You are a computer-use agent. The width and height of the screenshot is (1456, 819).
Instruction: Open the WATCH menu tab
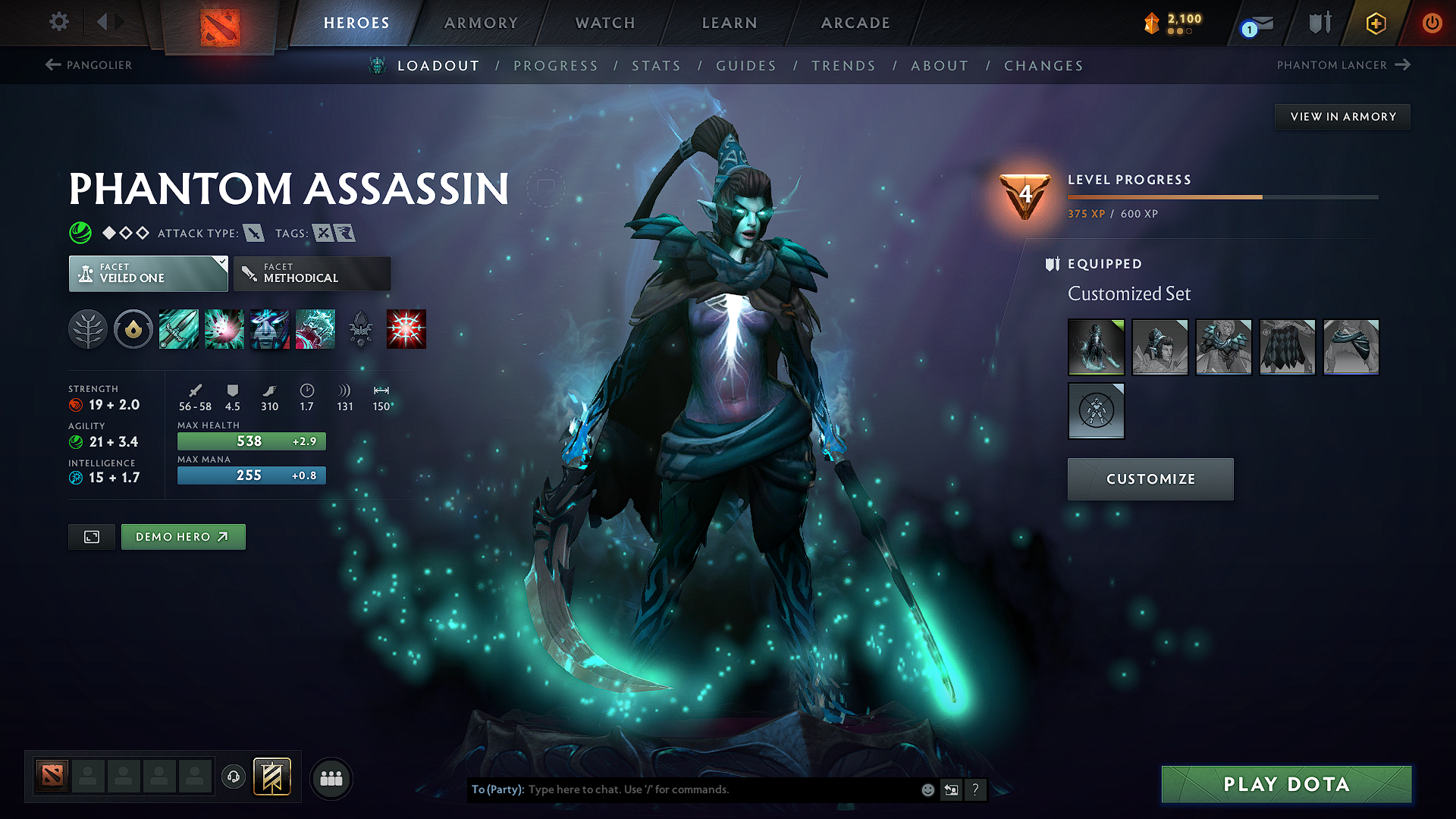point(603,23)
